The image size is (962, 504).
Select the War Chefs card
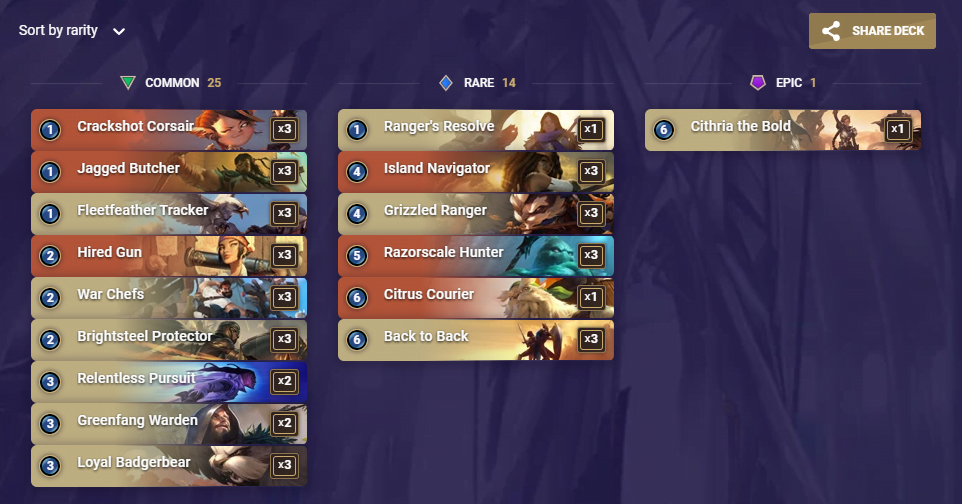pyautogui.click(x=169, y=297)
